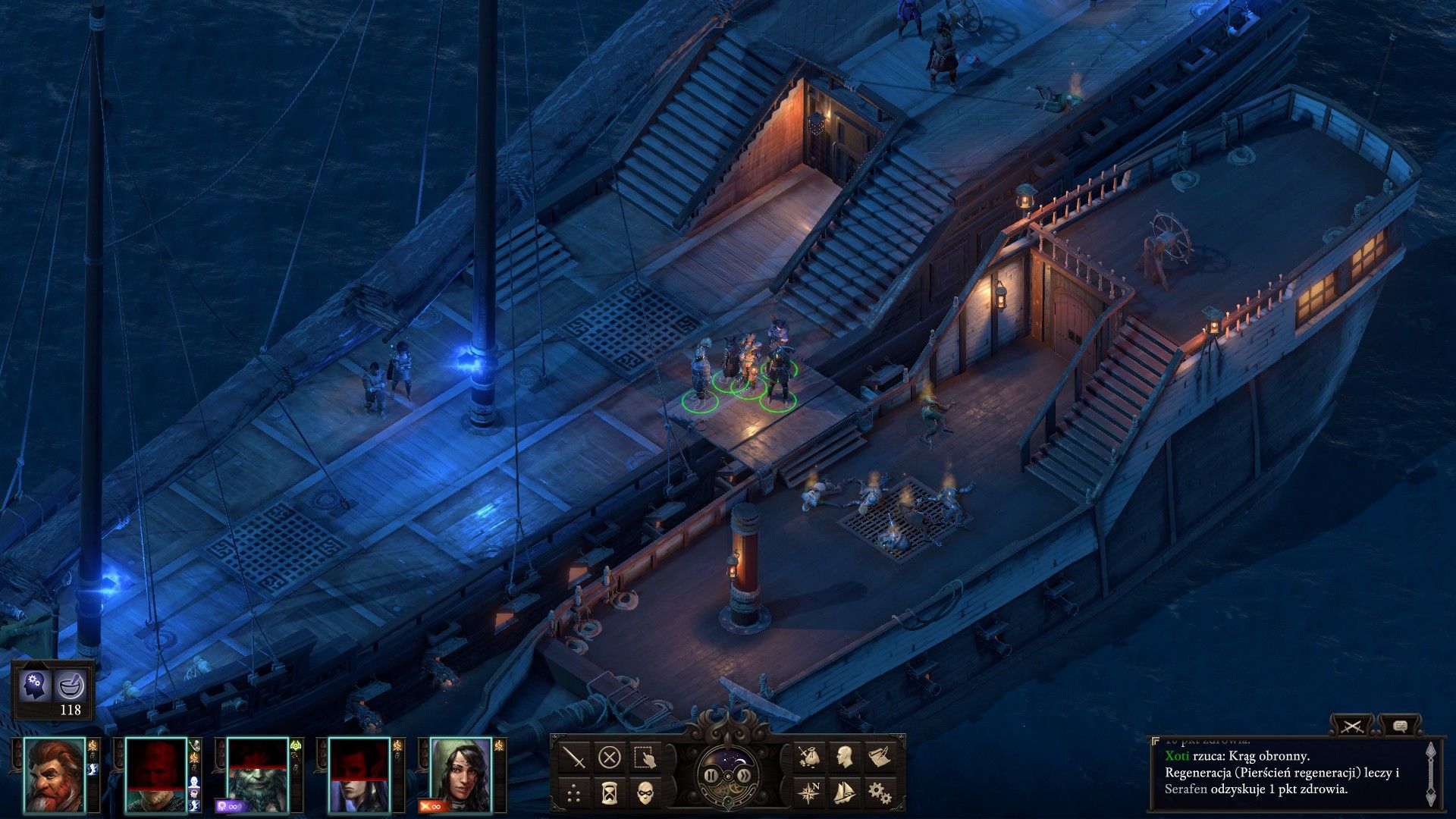Screen dimensions: 1456x819
Task: Select the red-bearded dwarf portrait
Action: pos(55,774)
